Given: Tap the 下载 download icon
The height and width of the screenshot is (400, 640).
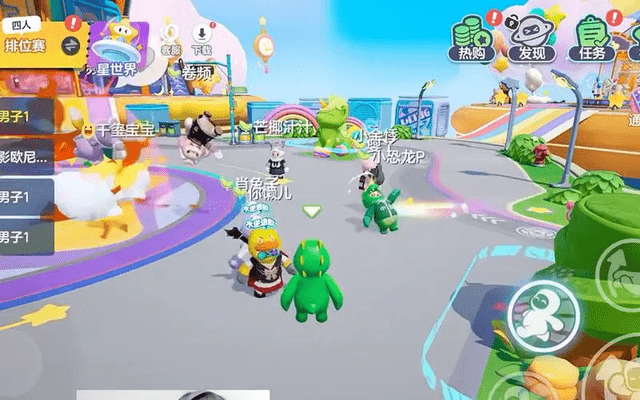Looking at the screenshot, I should click(205, 39).
